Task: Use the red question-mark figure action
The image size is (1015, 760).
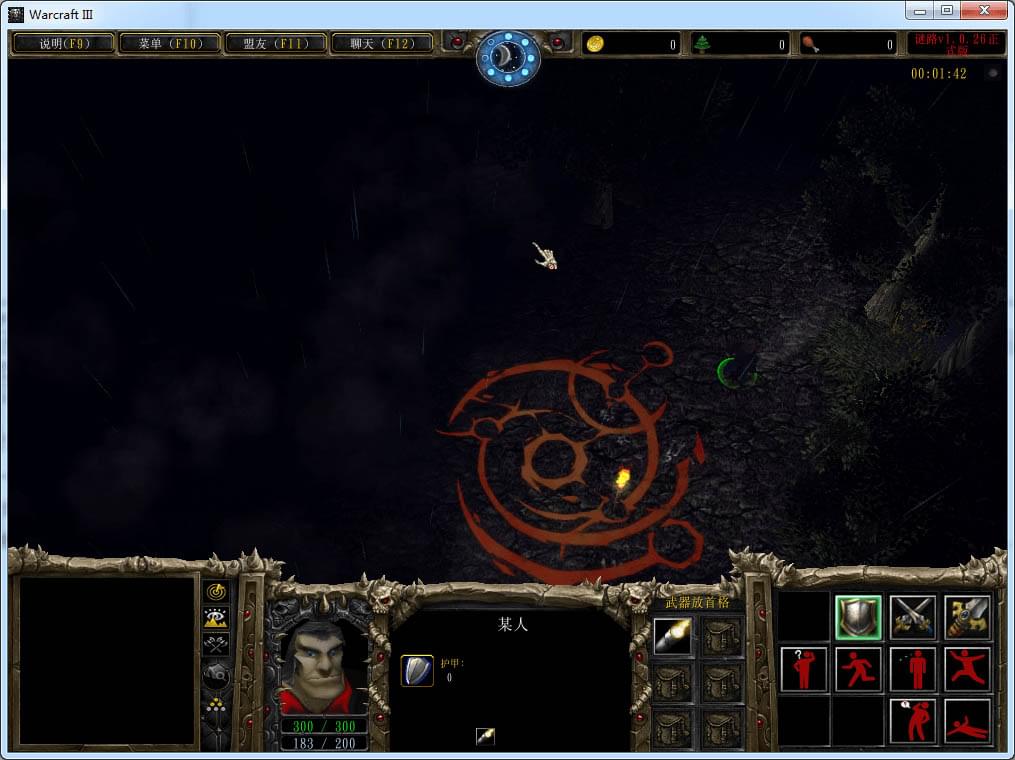Action: [x=805, y=669]
